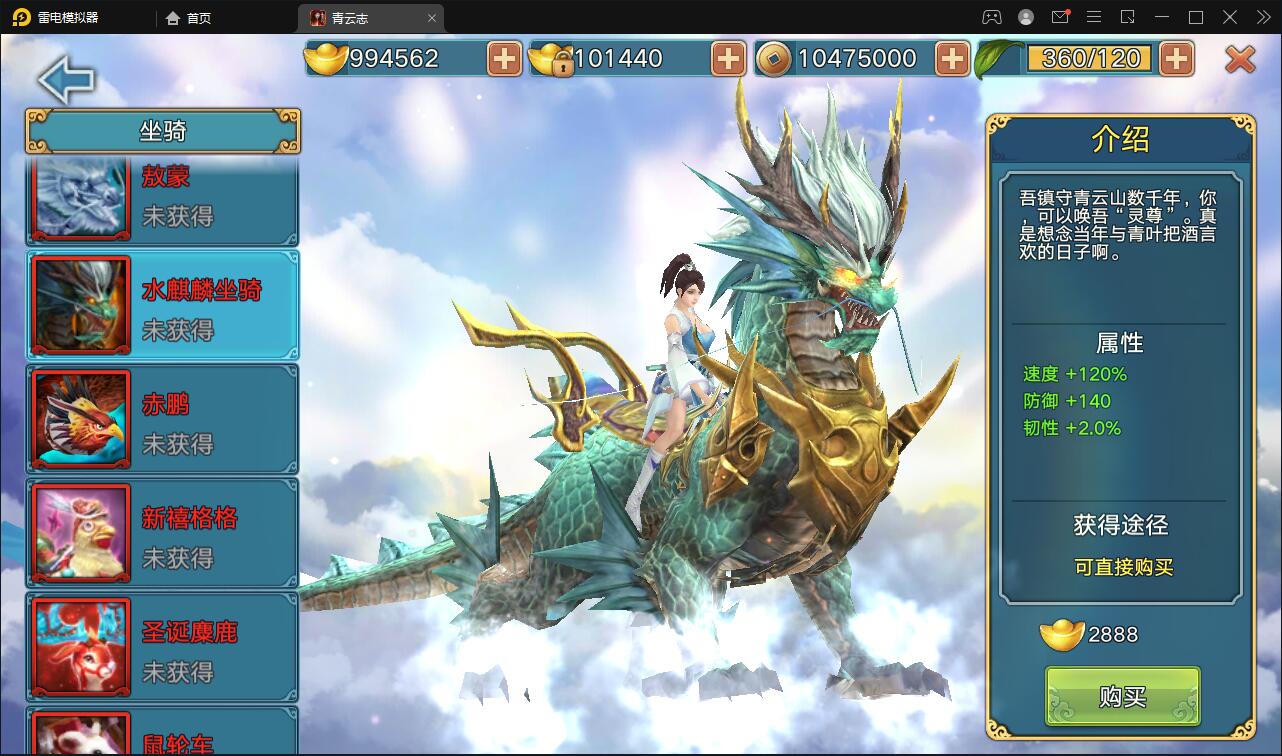Add locked gold ingots via plus button

[729, 59]
